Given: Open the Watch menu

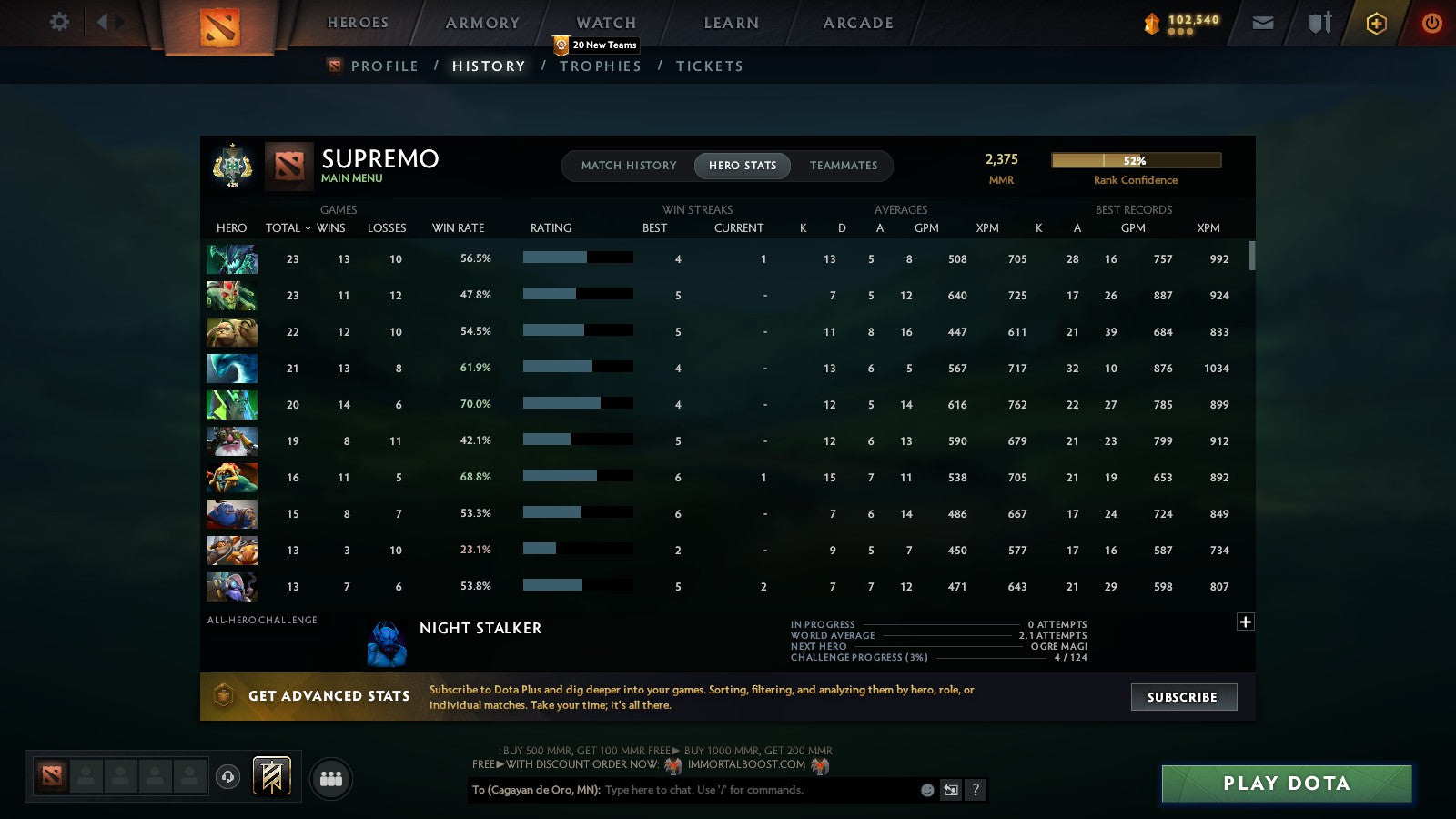Looking at the screenshot, I should [604, 23].
